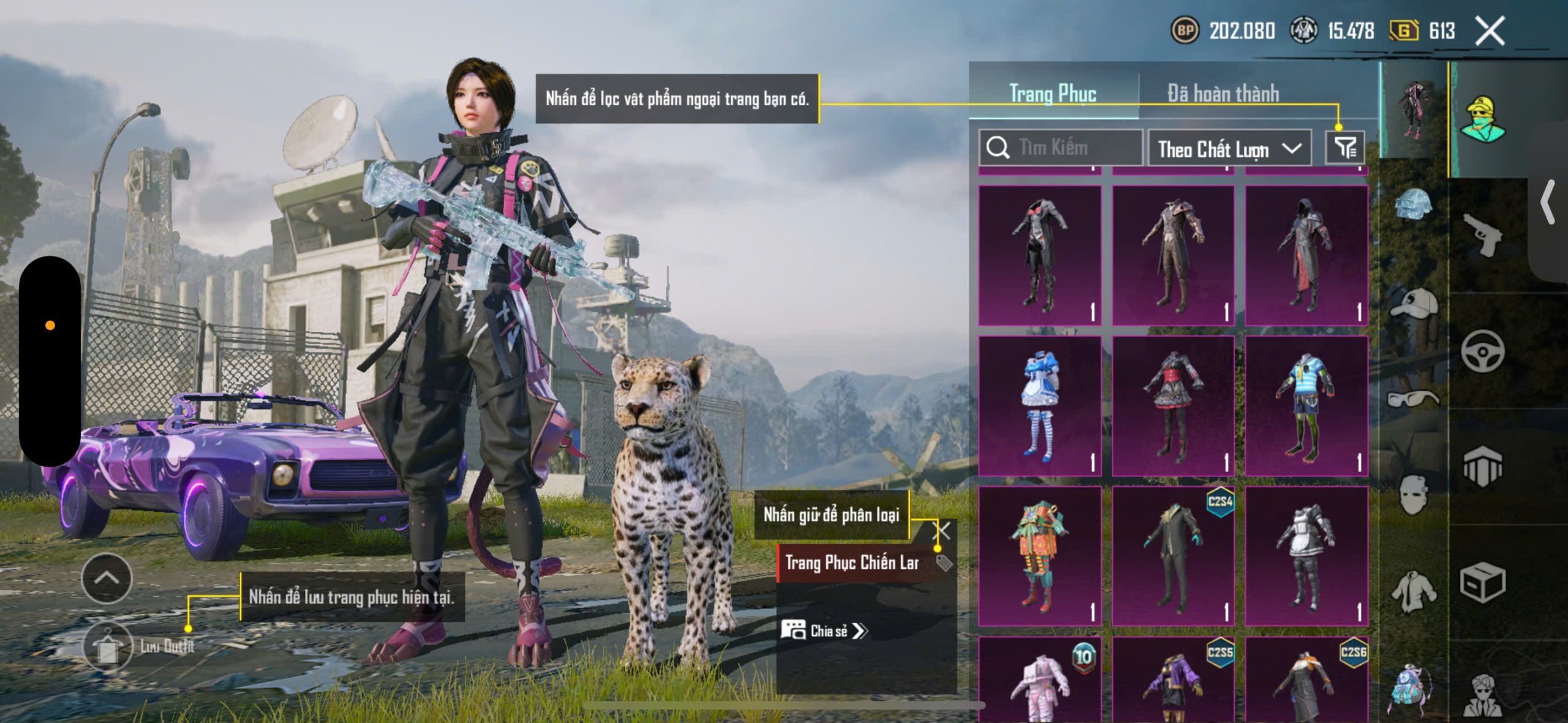Open the Chia sẻ share option

click(x=824, y=631)
